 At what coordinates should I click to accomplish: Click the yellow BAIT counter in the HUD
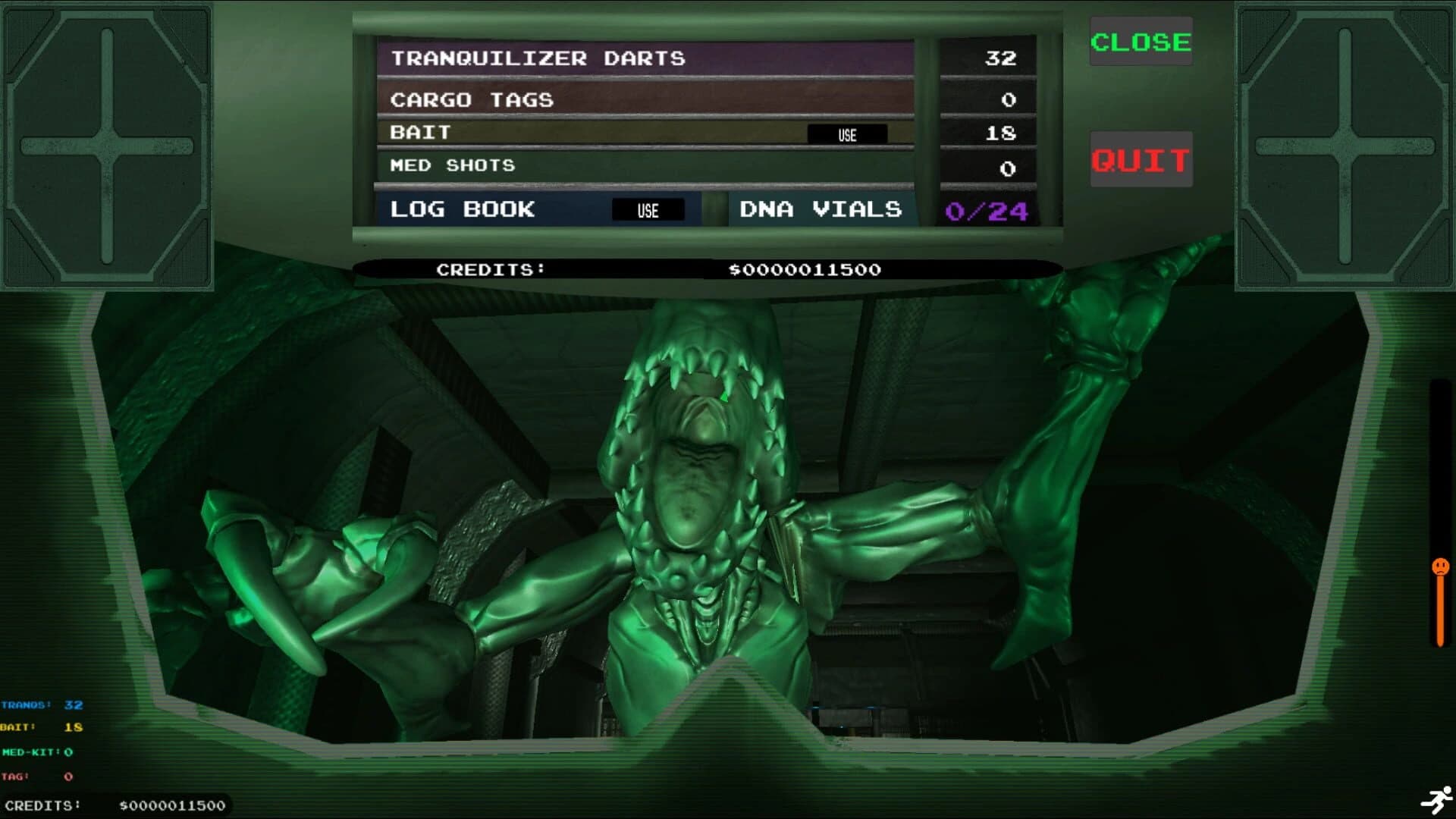pyautogui.click(x=34, y=726)
